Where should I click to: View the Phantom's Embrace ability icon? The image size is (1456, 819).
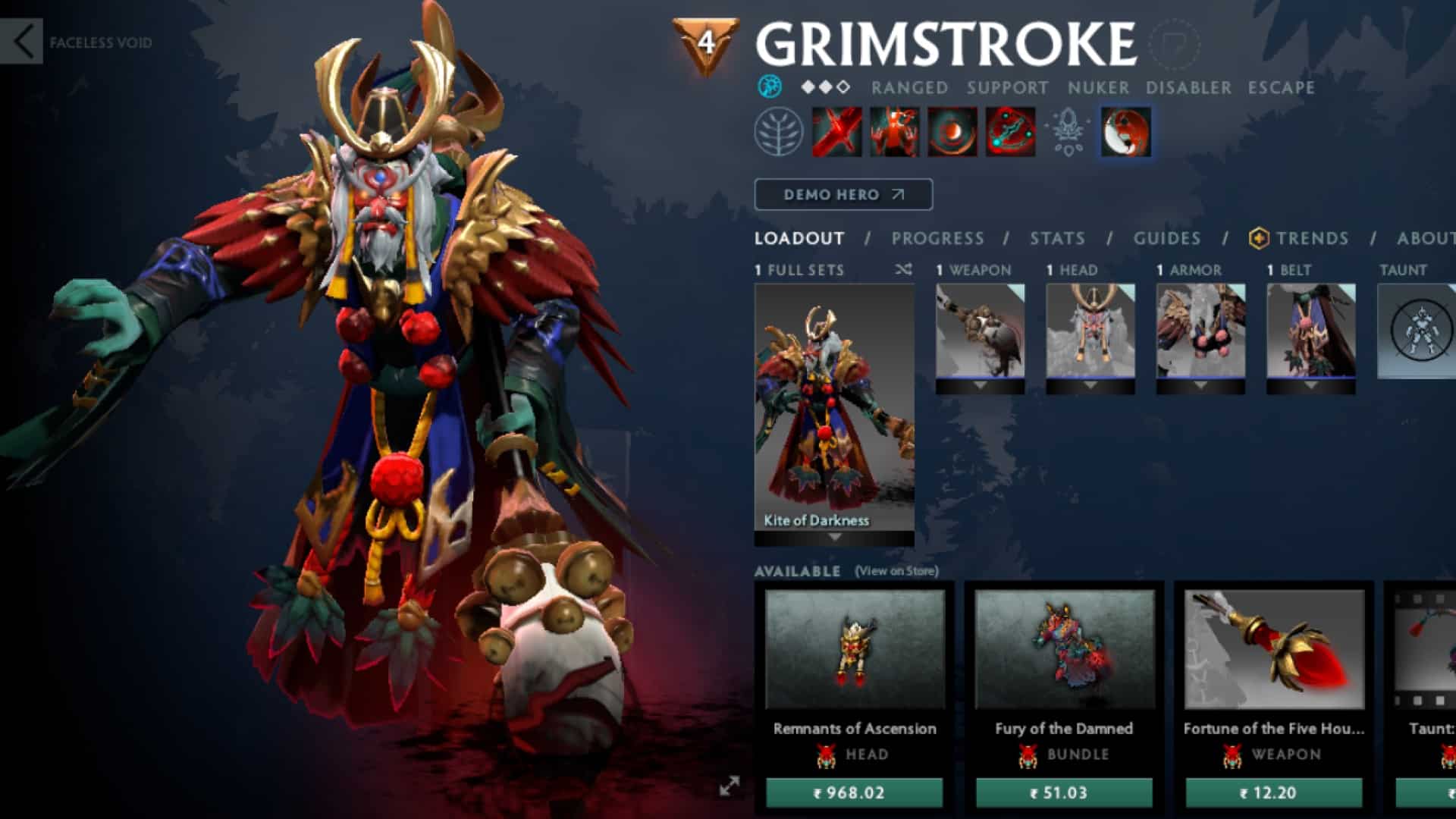click(895, 130)
